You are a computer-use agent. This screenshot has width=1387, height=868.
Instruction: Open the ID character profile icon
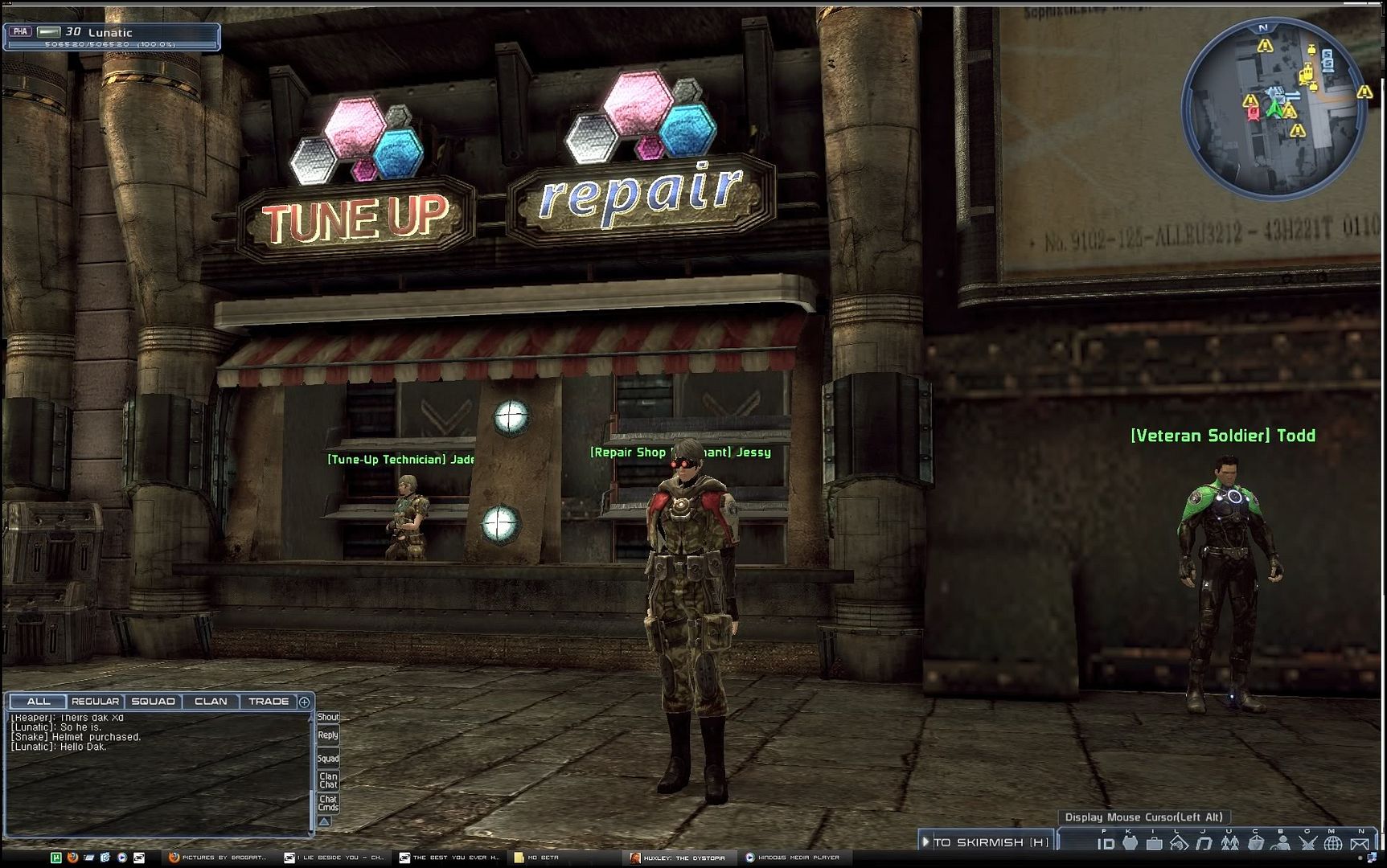pos(1106,844)
